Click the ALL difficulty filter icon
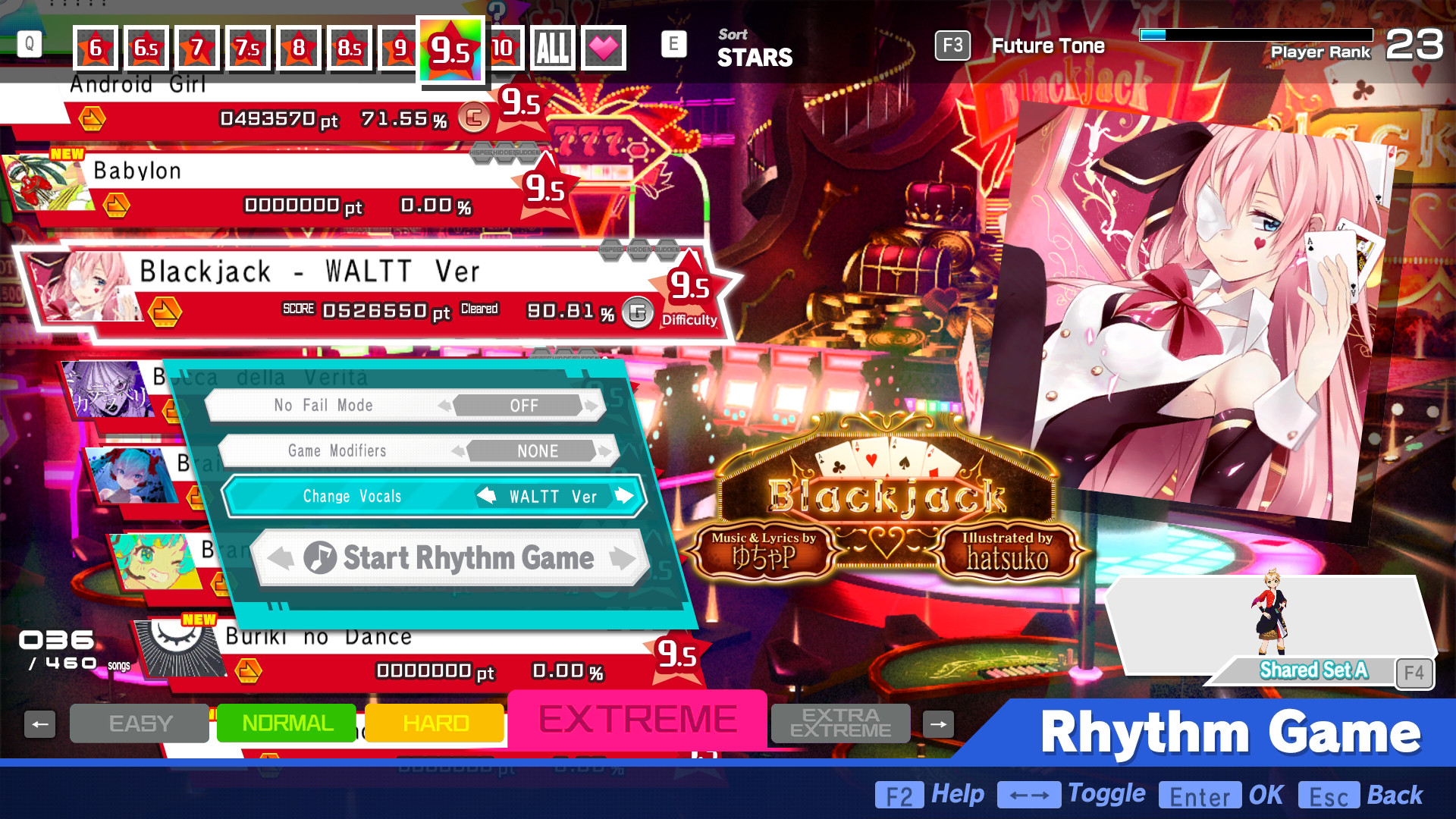Screen dimensions: 1456x819 pos(554,46)
